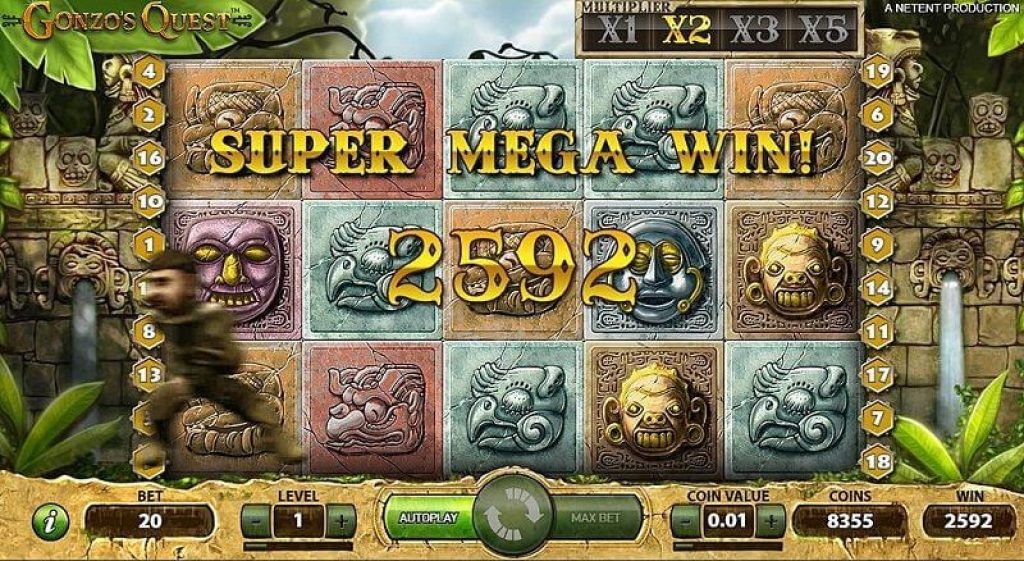The width and height of the screenshot is (1024, 561).
Task: Decrease the bet level with minus
Action: [255, 520]
